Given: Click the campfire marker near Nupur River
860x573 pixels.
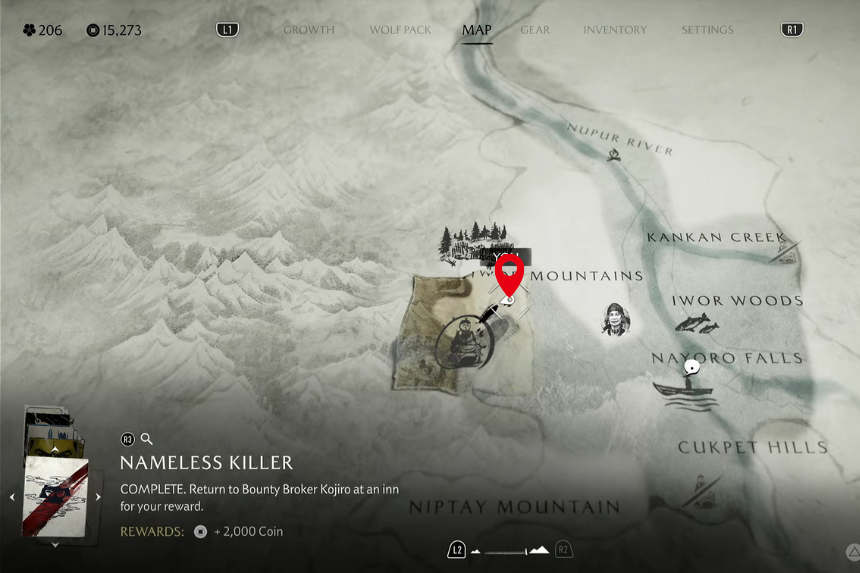Looking at the screenshot, I should (612, 154).
